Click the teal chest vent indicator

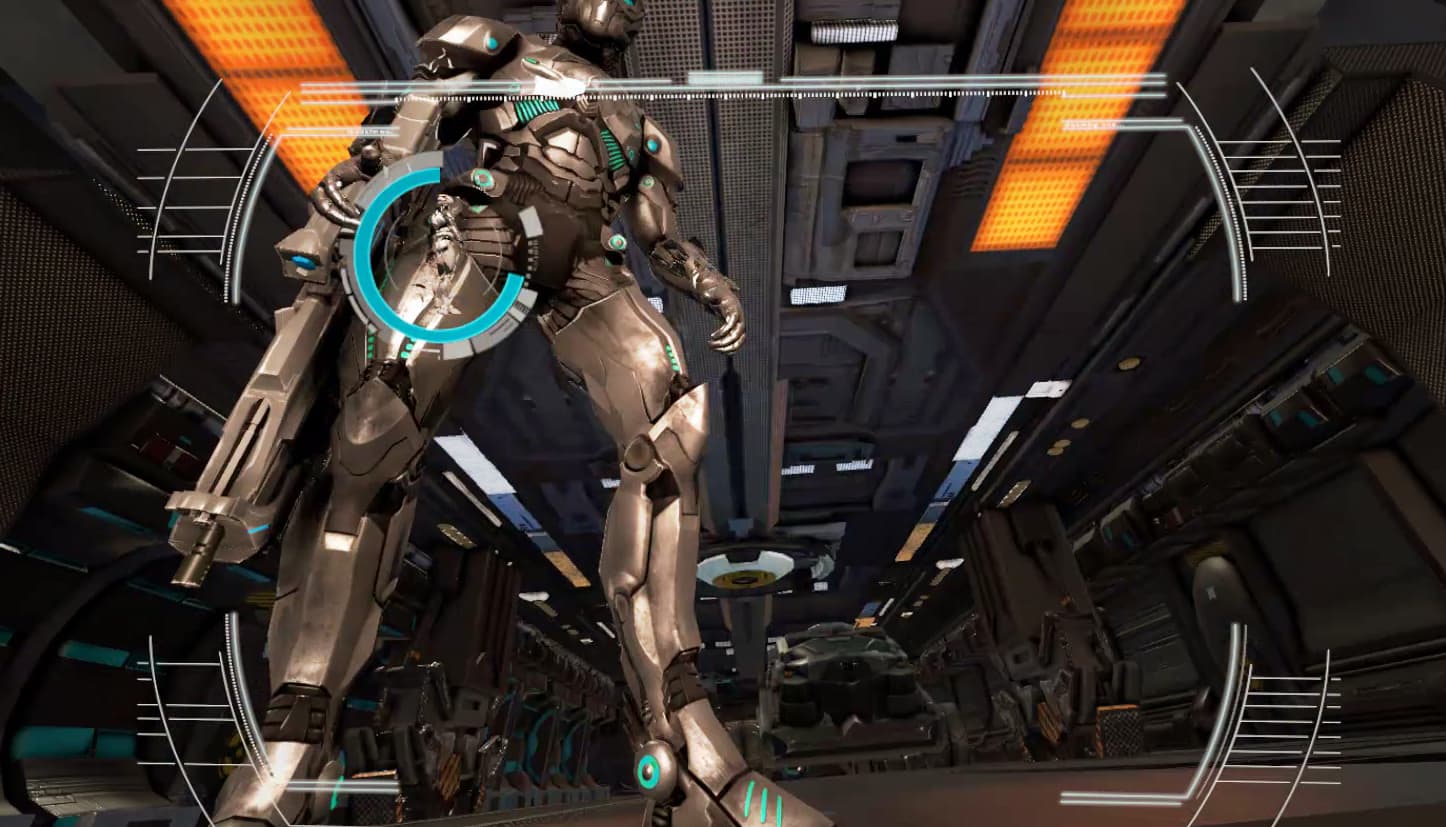pyautogui.click(x=535, y=110)
